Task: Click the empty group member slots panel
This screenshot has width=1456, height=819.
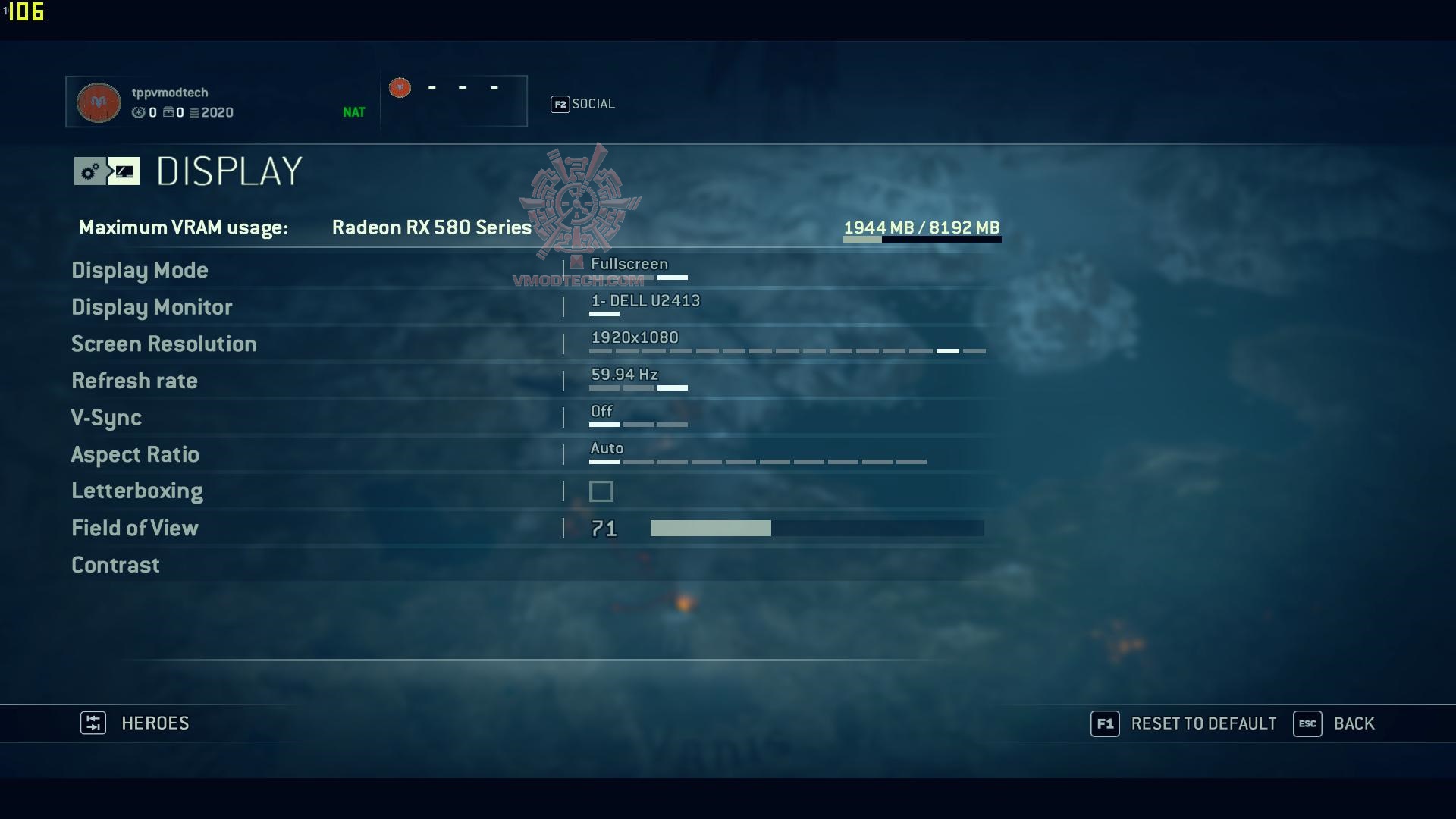Action: (x=454, y=100)
